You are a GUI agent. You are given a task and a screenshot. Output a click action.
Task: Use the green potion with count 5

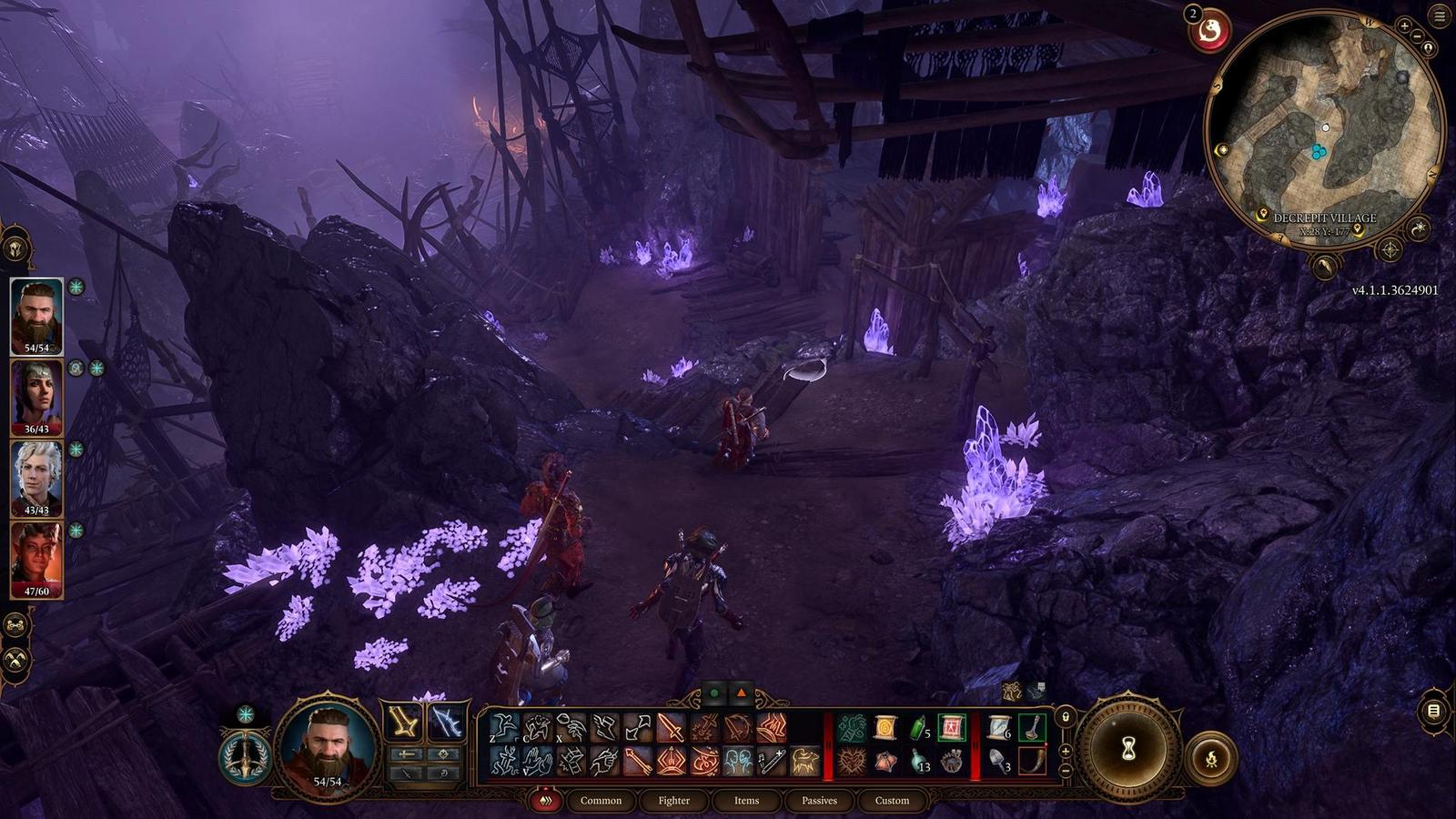[x=918, y=728]
